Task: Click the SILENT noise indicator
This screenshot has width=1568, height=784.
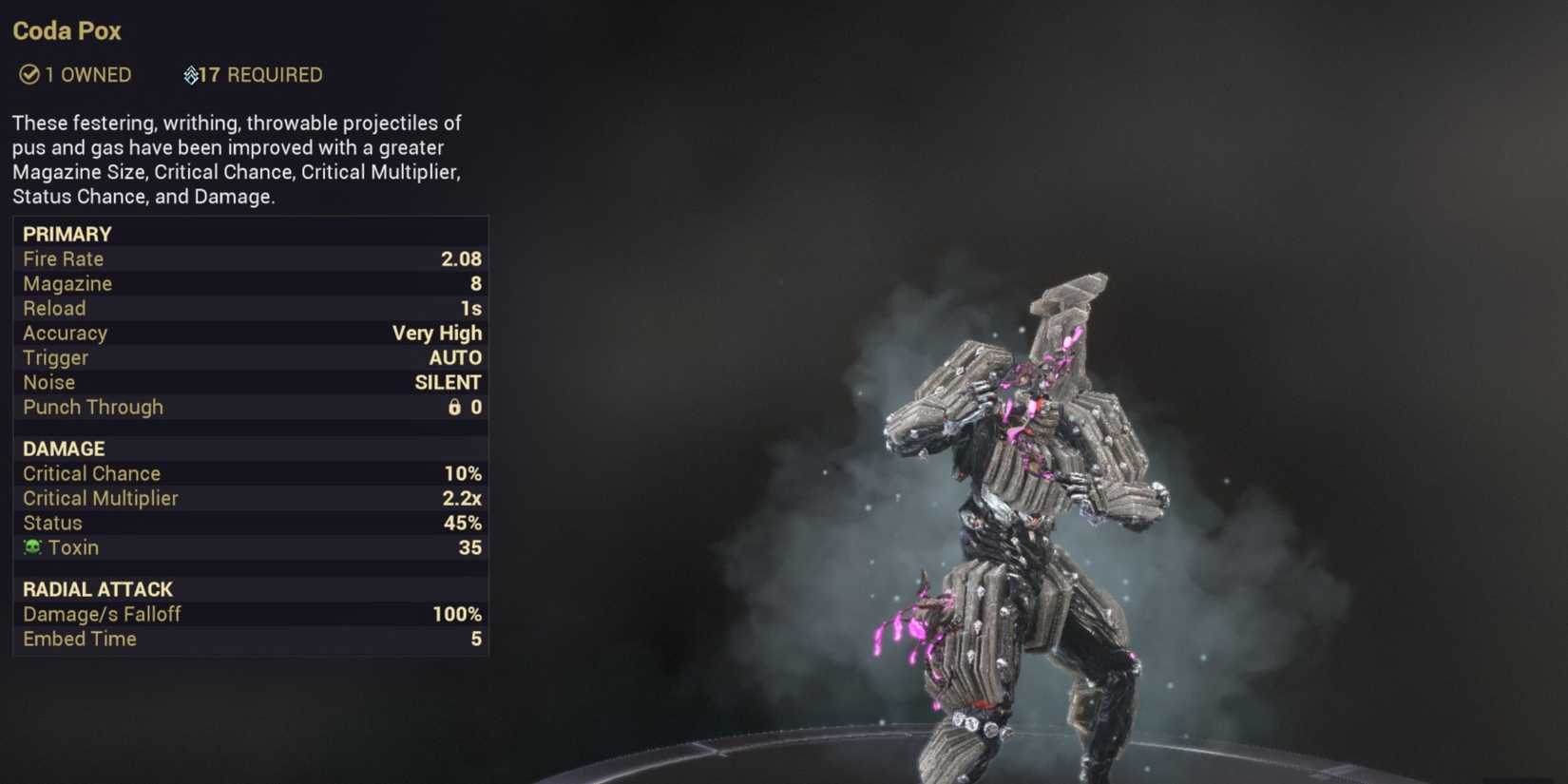Action: (x=448, y=382)
